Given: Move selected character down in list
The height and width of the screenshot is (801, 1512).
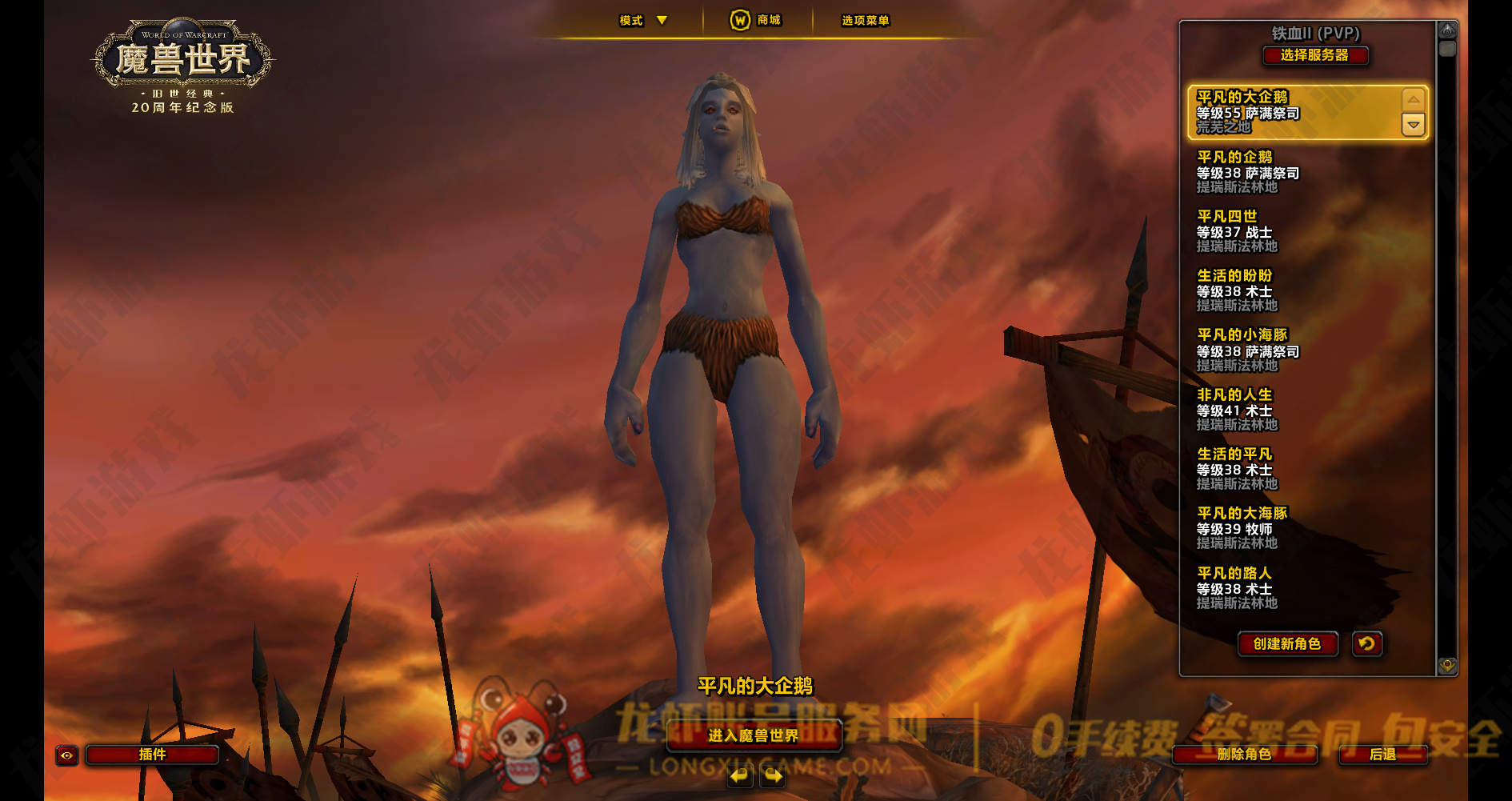Looking at the screenshot, I should tap(1414, 125).
